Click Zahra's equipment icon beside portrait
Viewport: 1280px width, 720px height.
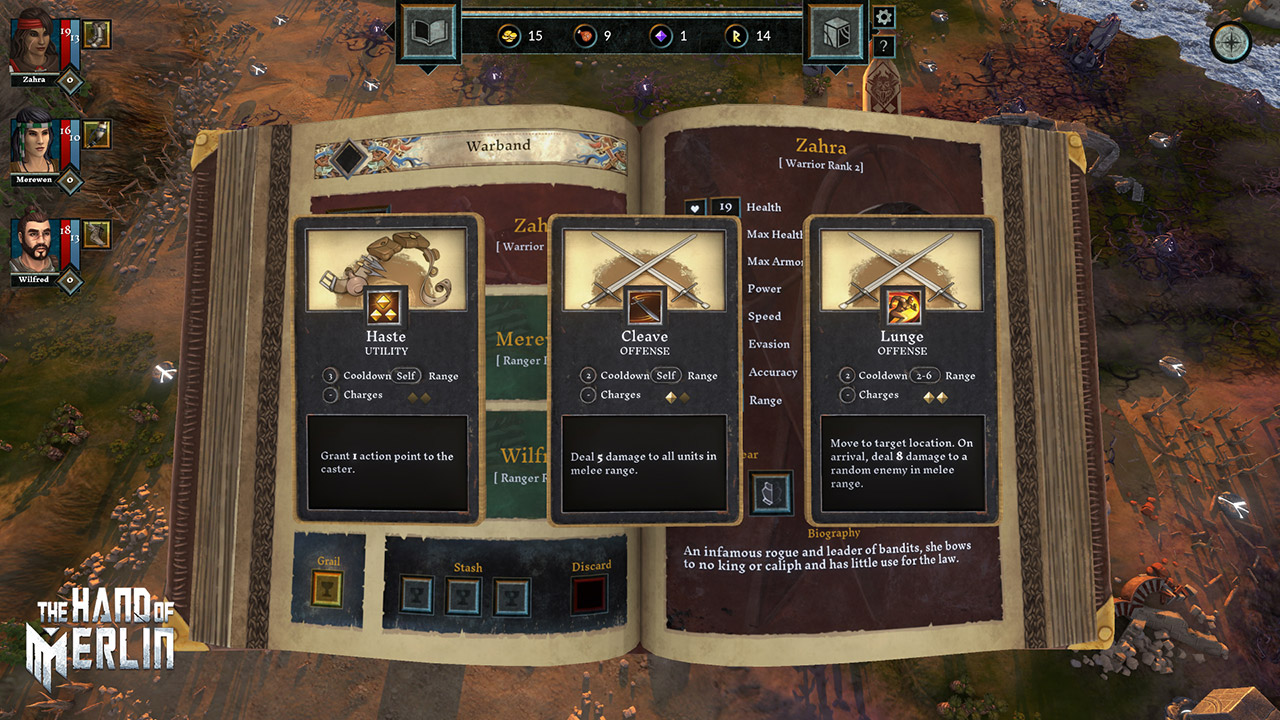pos(97,35)
